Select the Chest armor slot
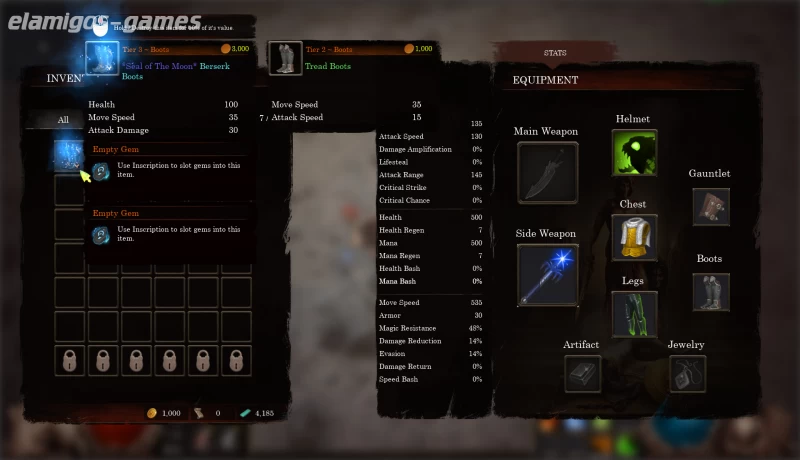This screenshot has height=460, width=800. [x=634, y=237]
